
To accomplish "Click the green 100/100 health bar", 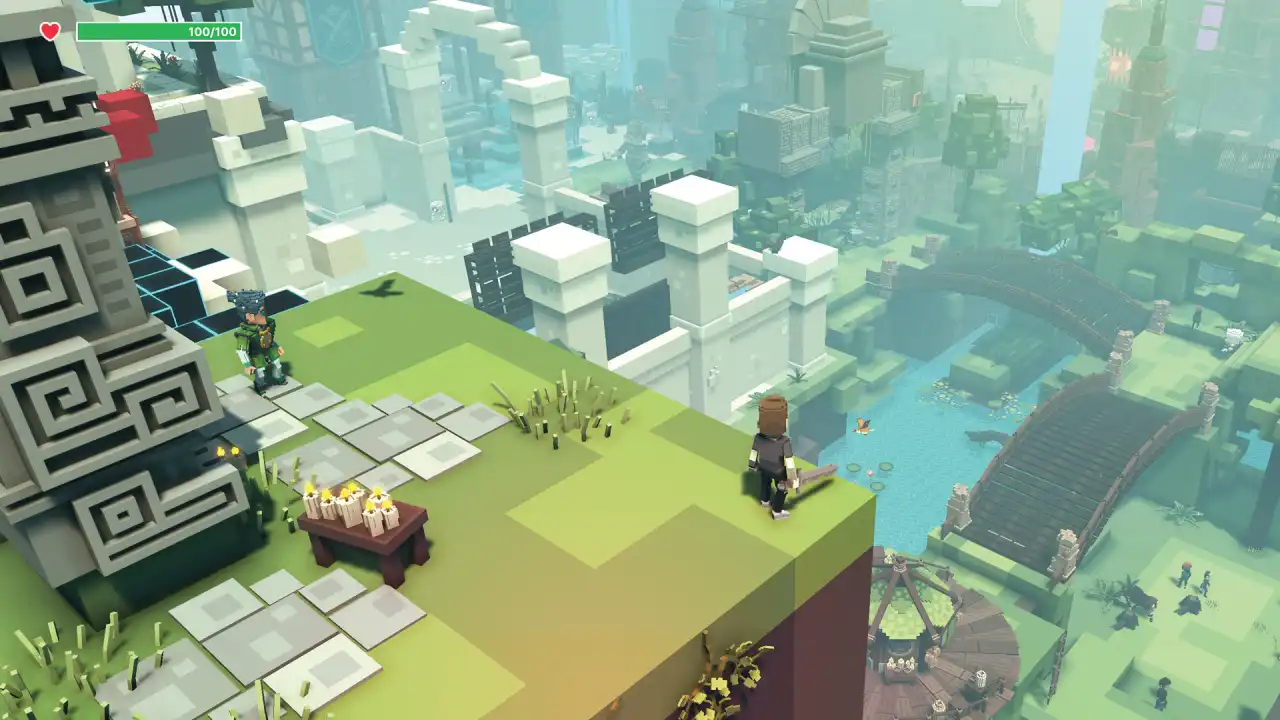I will 160,31.
